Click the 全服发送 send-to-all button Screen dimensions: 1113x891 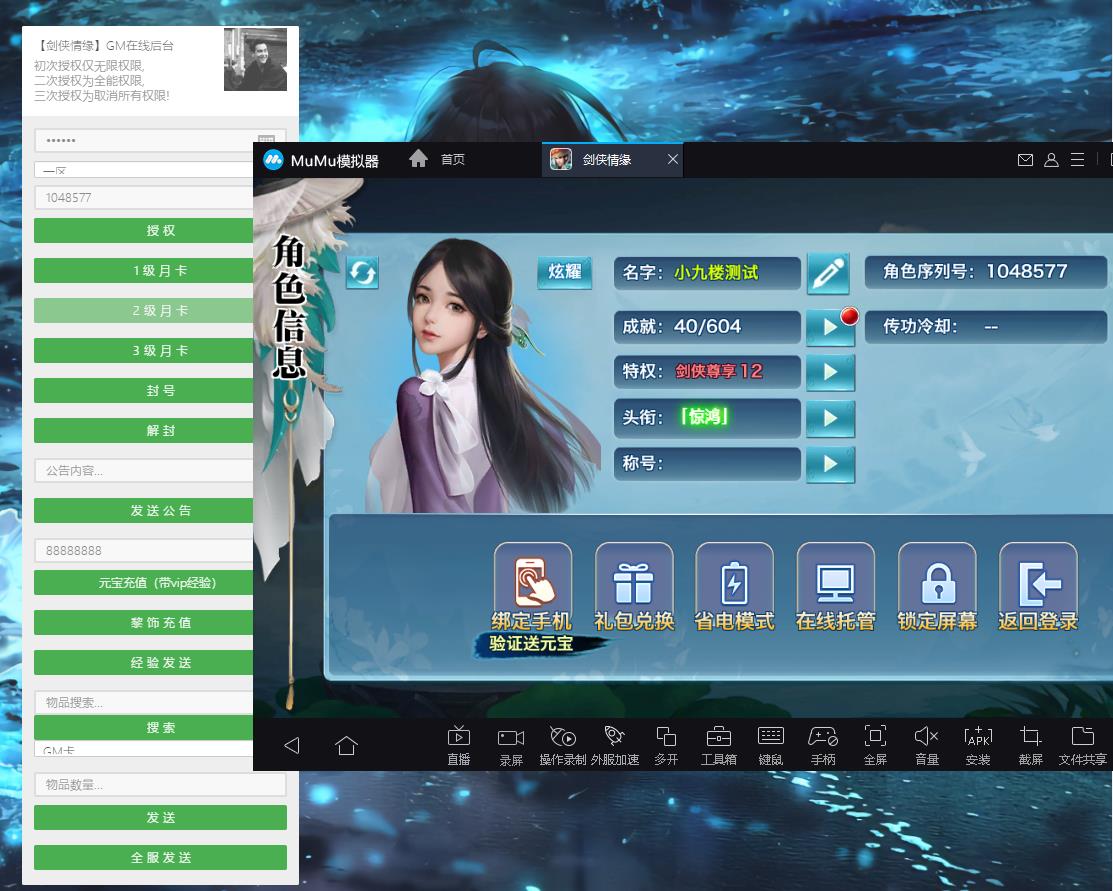(x=160, y=857)
